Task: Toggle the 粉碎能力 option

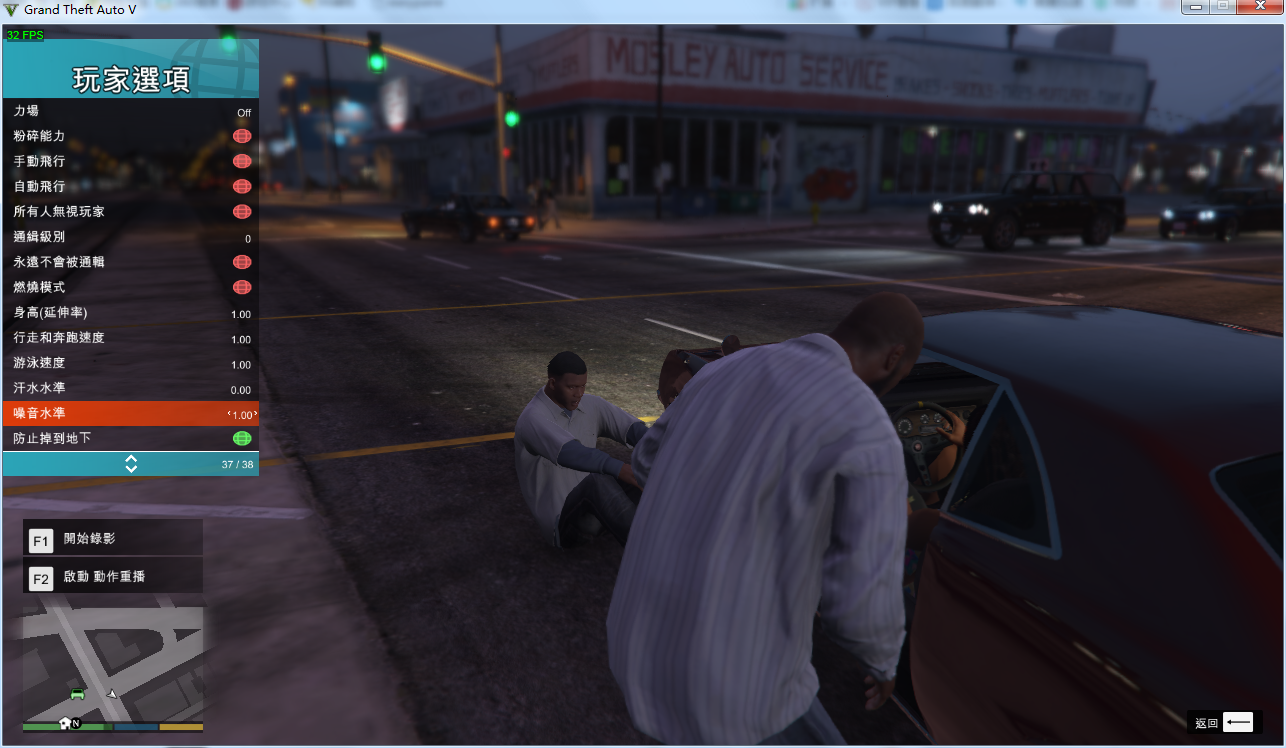Action: click(x=241, y=136)
